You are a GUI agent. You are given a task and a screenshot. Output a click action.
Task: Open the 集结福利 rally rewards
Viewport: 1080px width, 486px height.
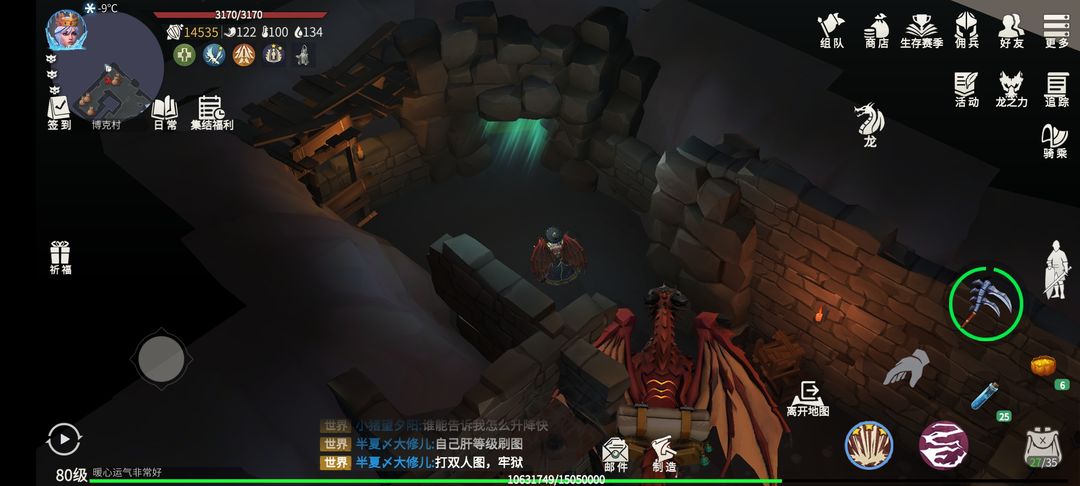211,112
